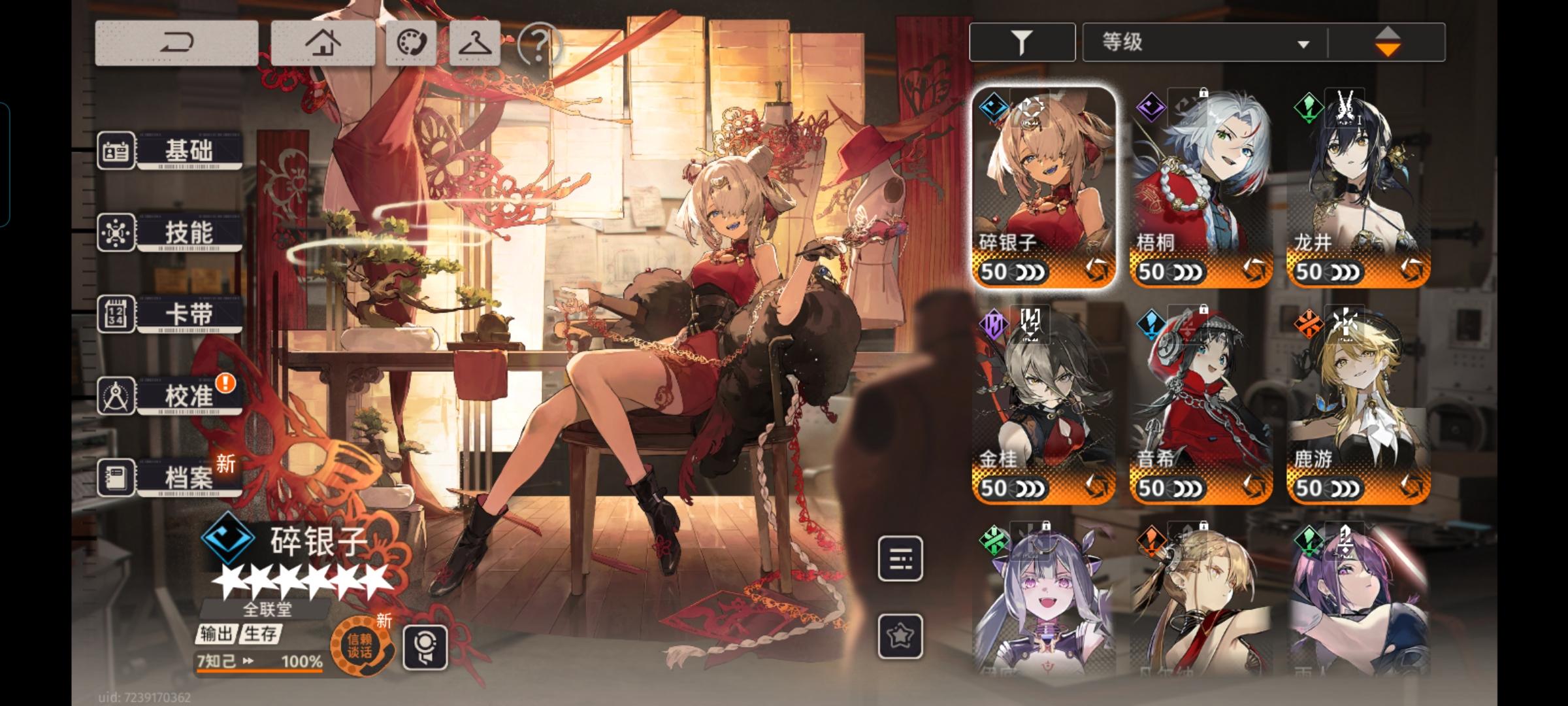This screenshot has height=706, width=1568.
Task: Open the filter icon above the character list
Action: (x=1021, y=41)
